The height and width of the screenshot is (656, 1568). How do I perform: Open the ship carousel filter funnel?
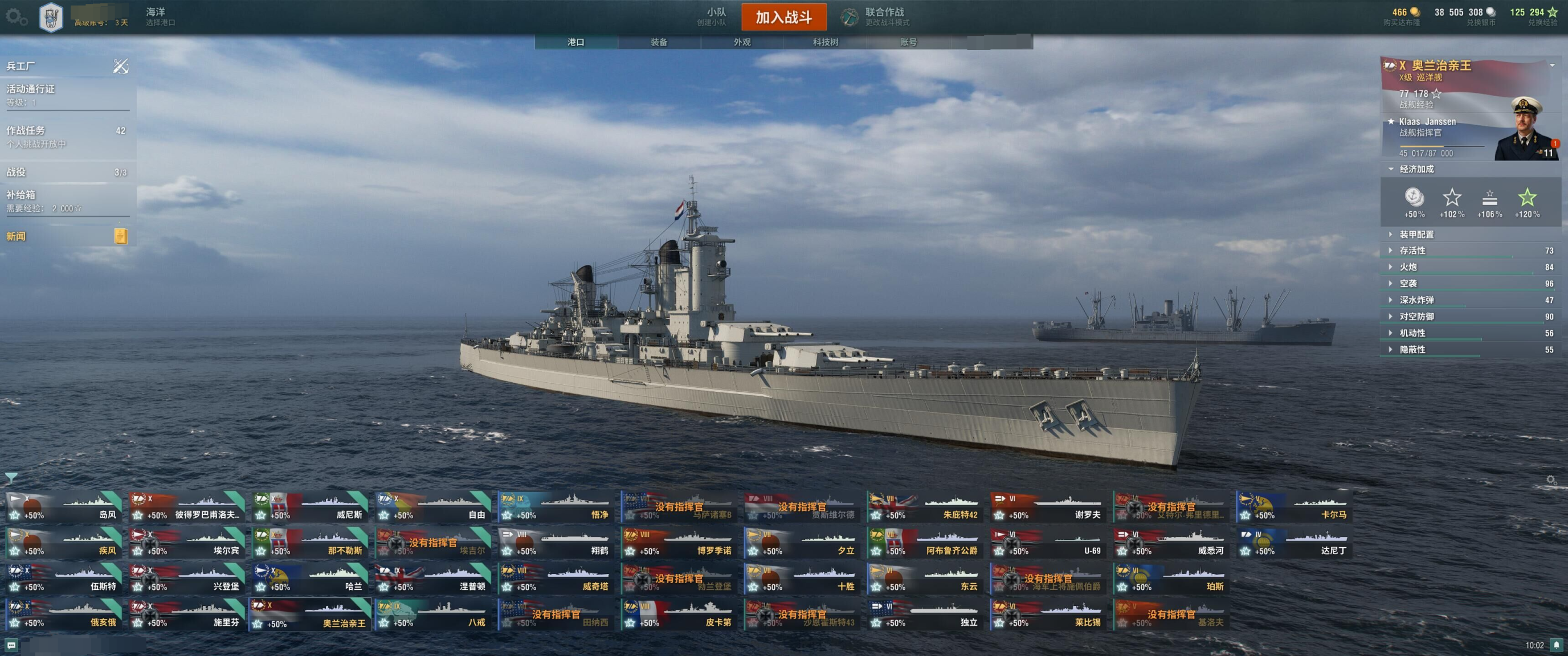tap(11, 478)
